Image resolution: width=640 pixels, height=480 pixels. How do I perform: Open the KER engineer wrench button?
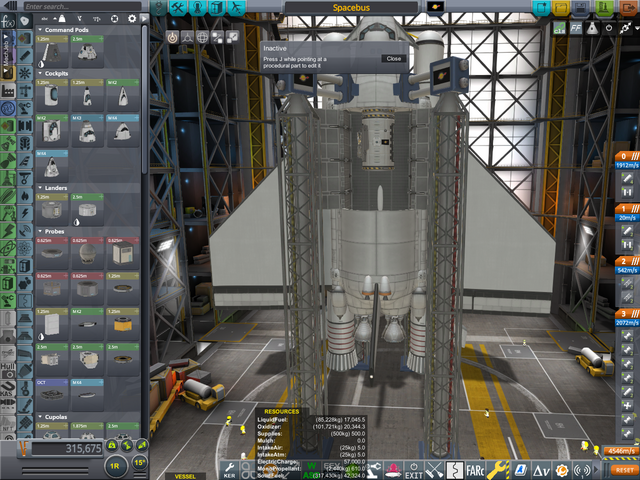tap(230, 468)
